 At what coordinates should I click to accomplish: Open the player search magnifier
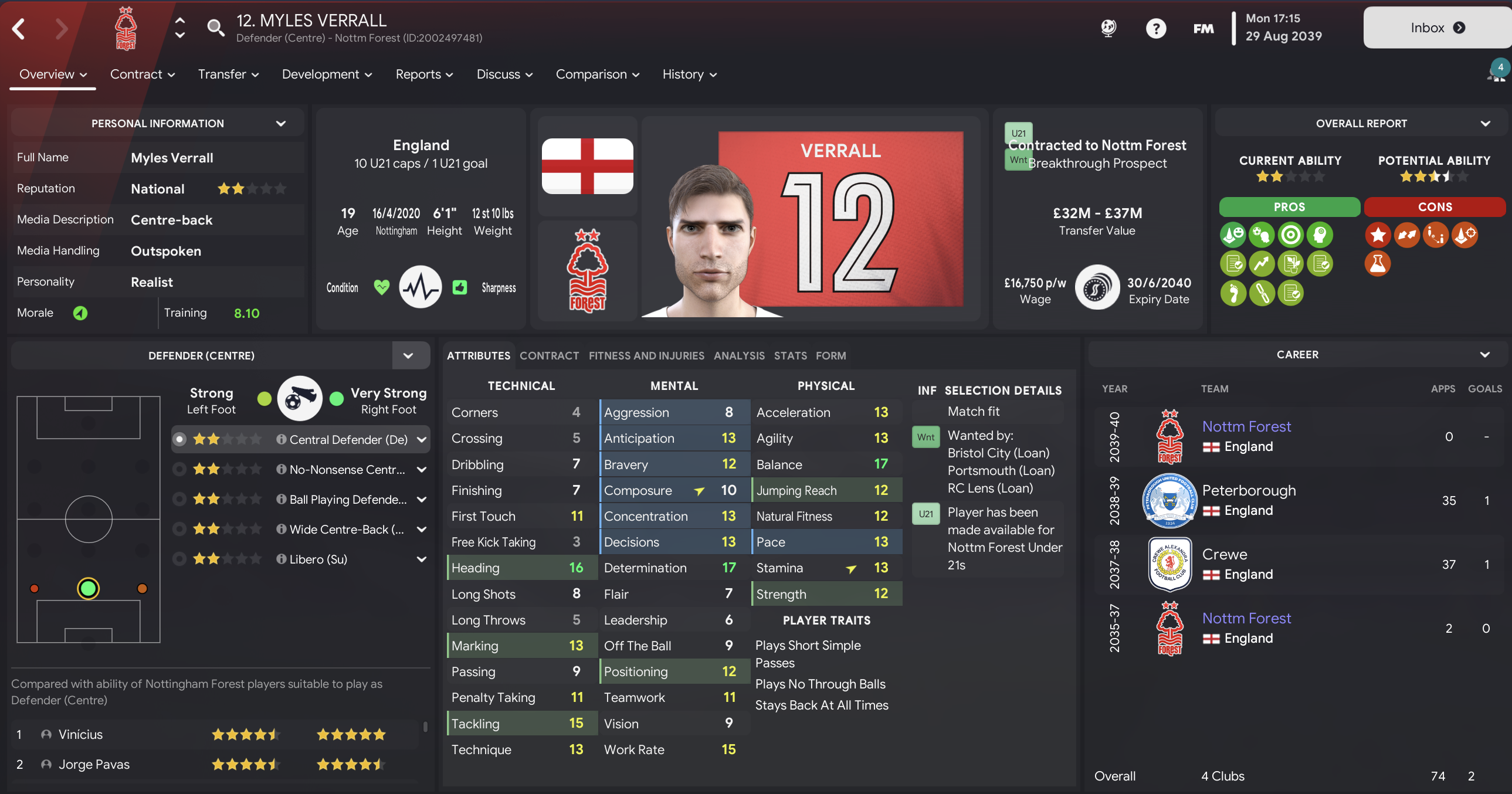click(x=215, y=28)
